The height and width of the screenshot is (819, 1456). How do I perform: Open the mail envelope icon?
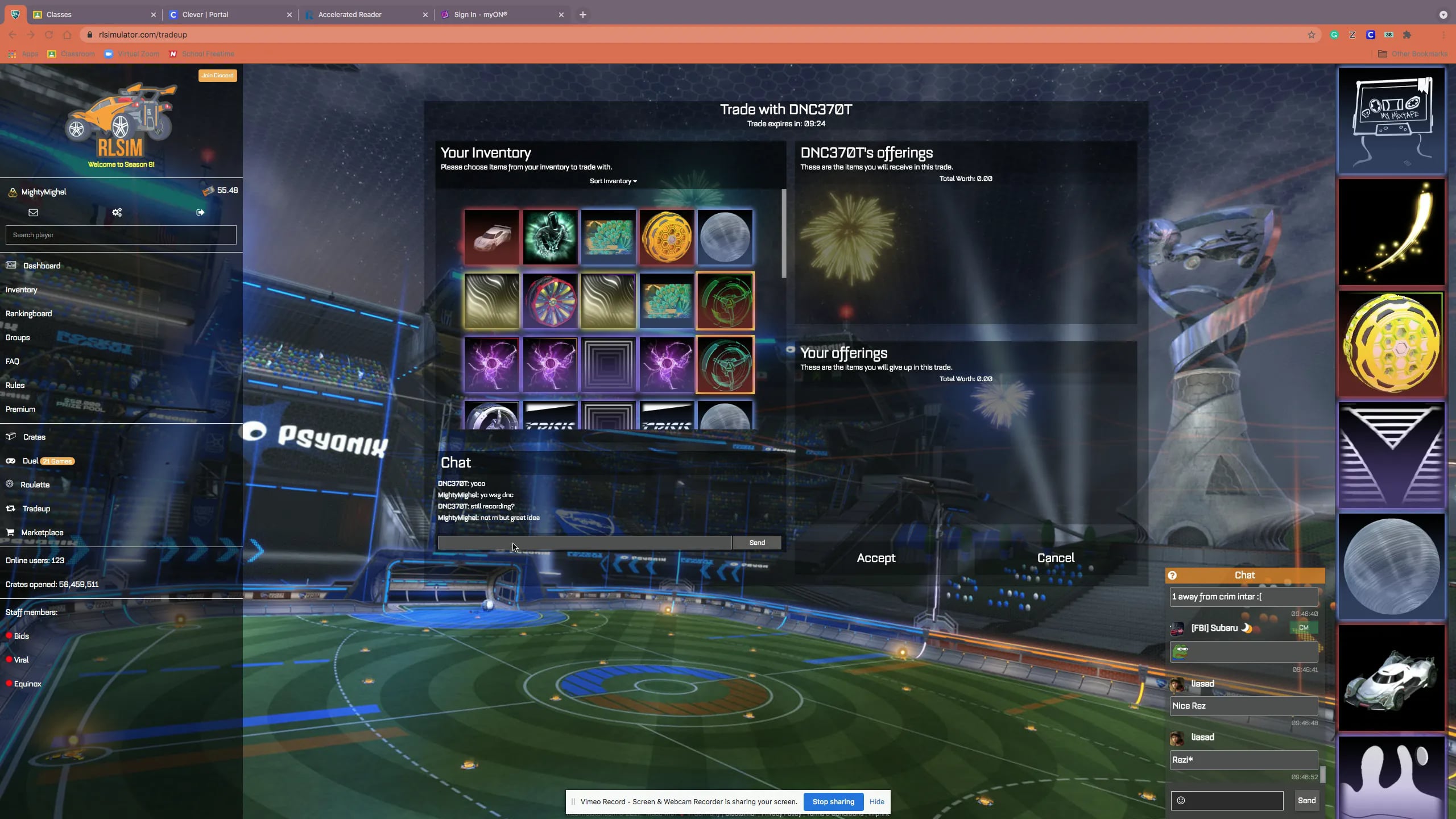33,212
